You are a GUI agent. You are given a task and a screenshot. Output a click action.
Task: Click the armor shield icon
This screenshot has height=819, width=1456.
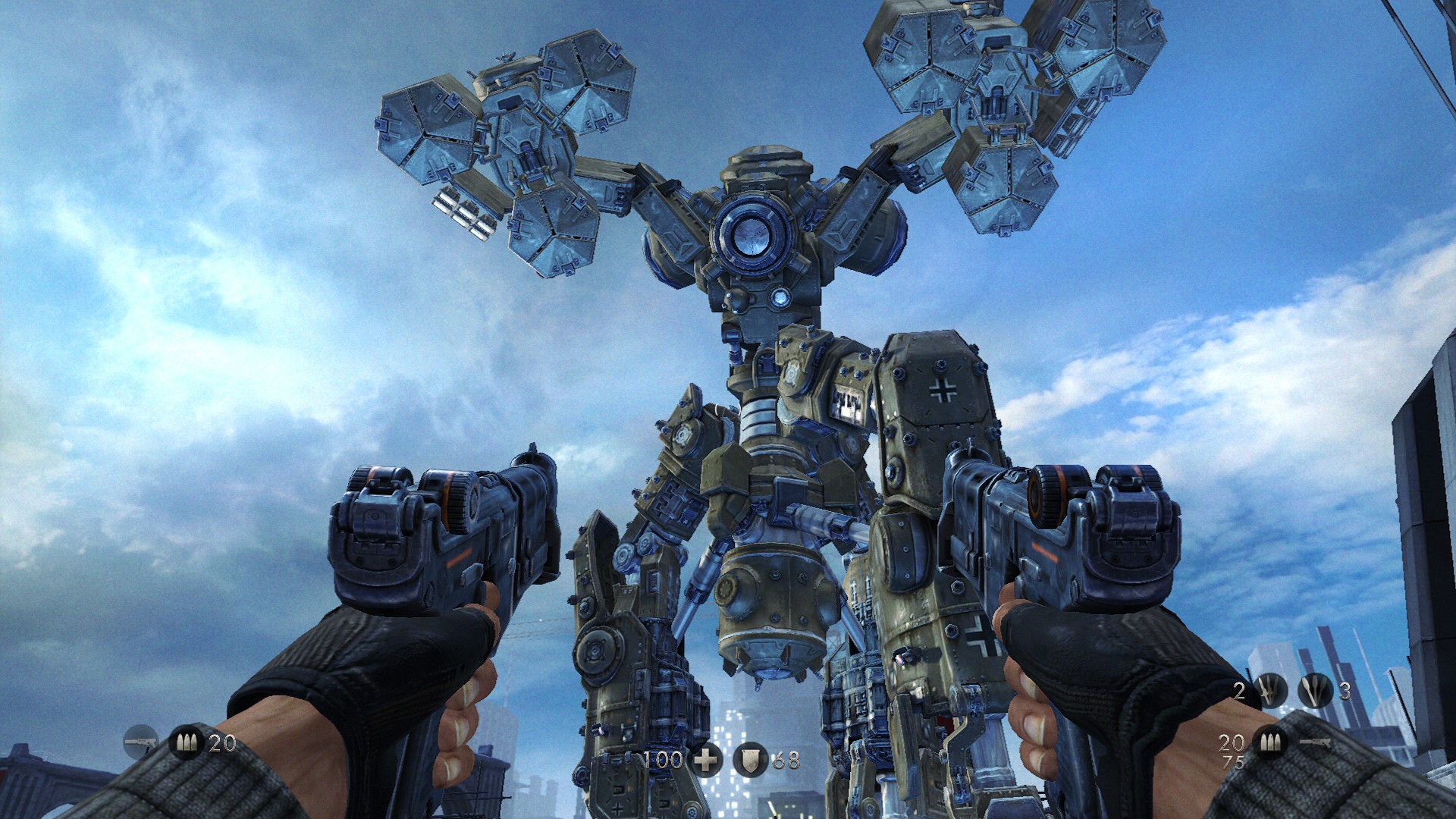click(749, 759)
